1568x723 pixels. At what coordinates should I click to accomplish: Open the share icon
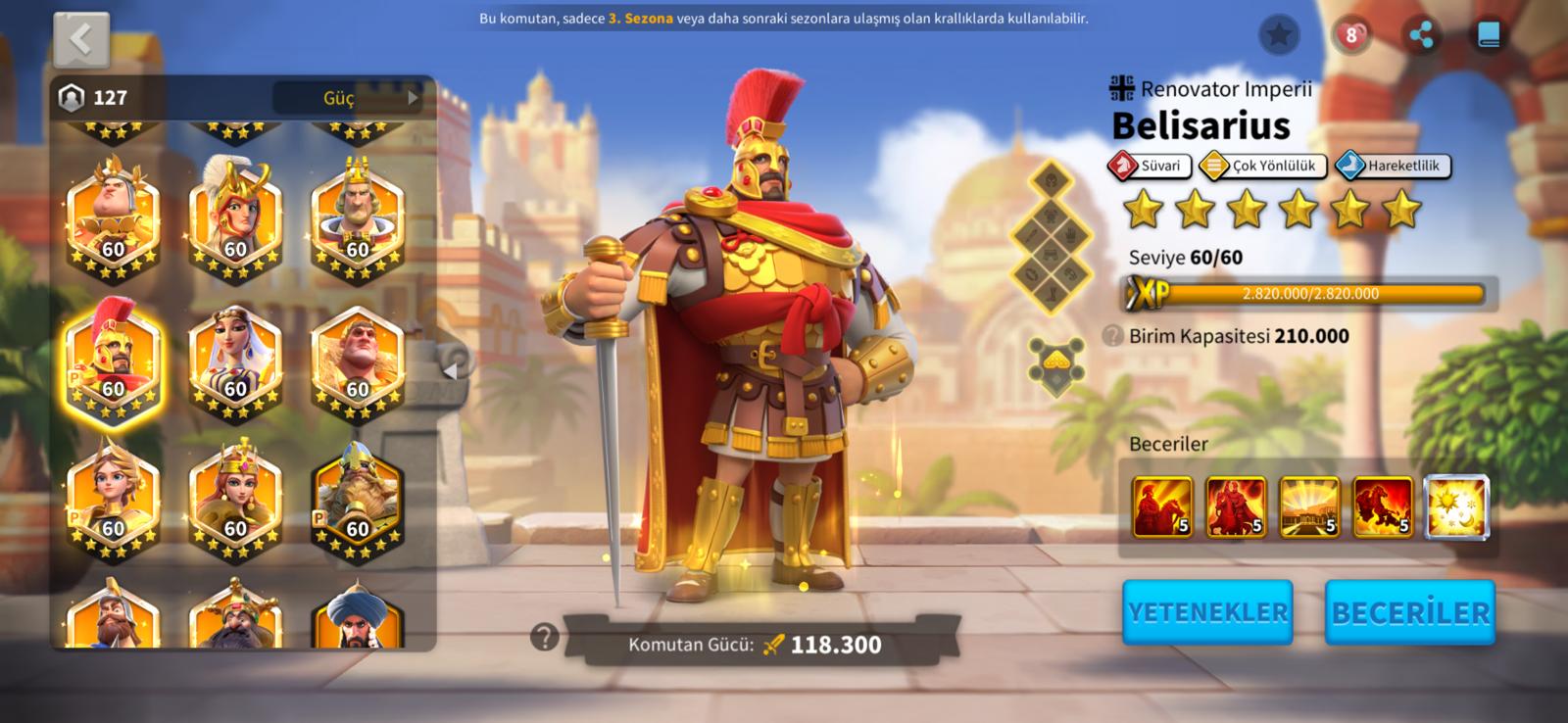[x=1421, y=36]
